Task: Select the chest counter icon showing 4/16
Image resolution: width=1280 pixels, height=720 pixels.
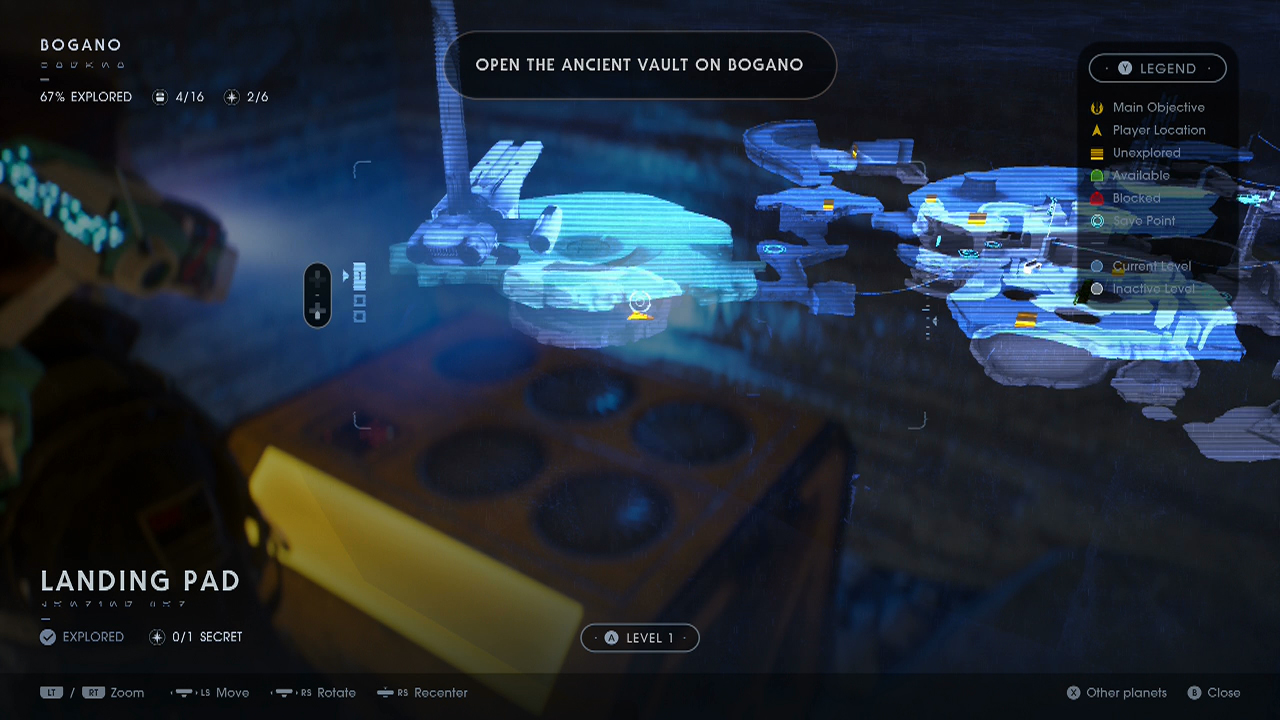Action: [x=160, y=96]
